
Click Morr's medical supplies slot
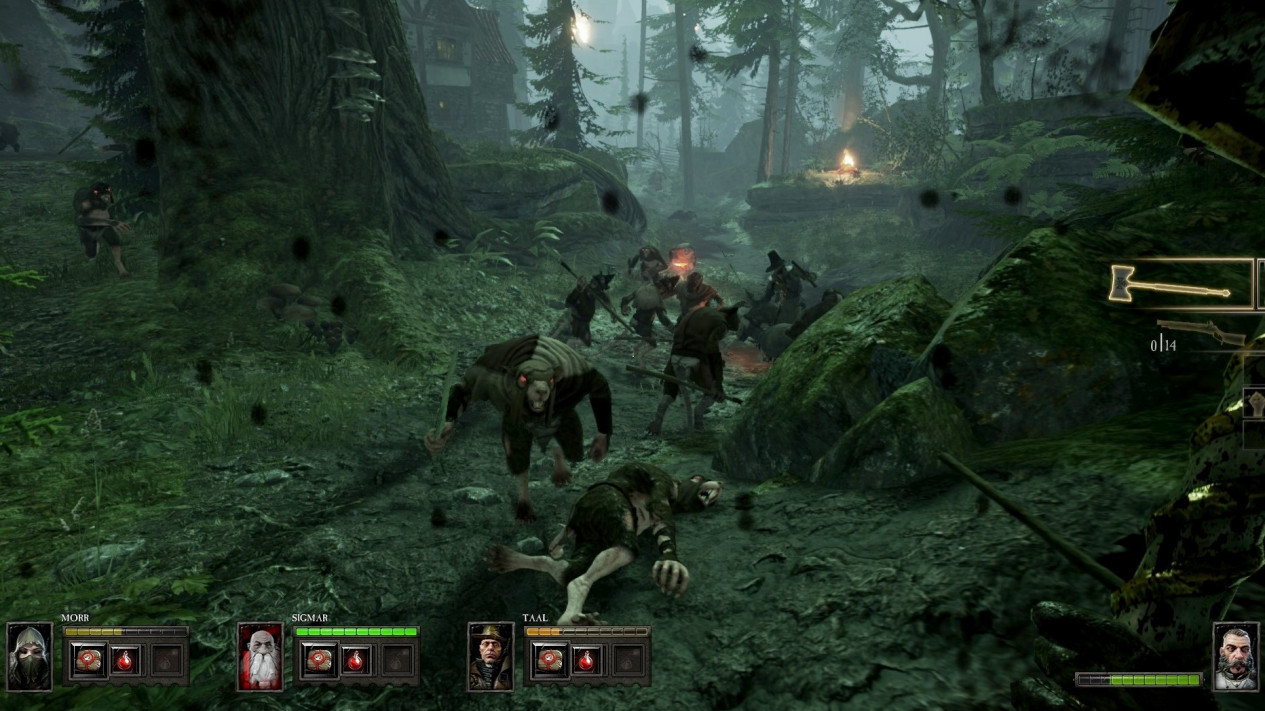pos(89,660)
